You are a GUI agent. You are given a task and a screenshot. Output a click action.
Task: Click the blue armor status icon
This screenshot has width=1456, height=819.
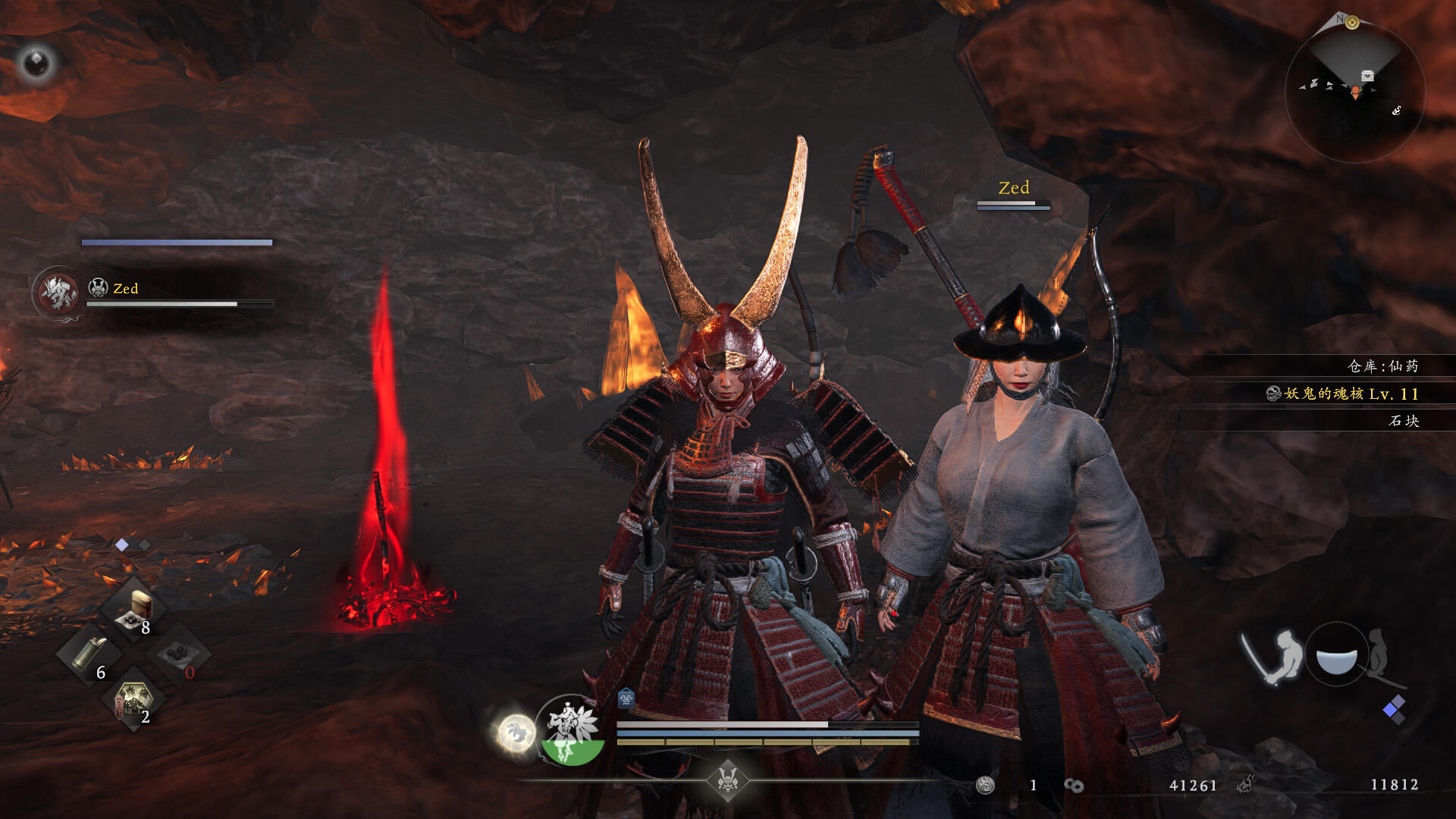tap(626, 697)
